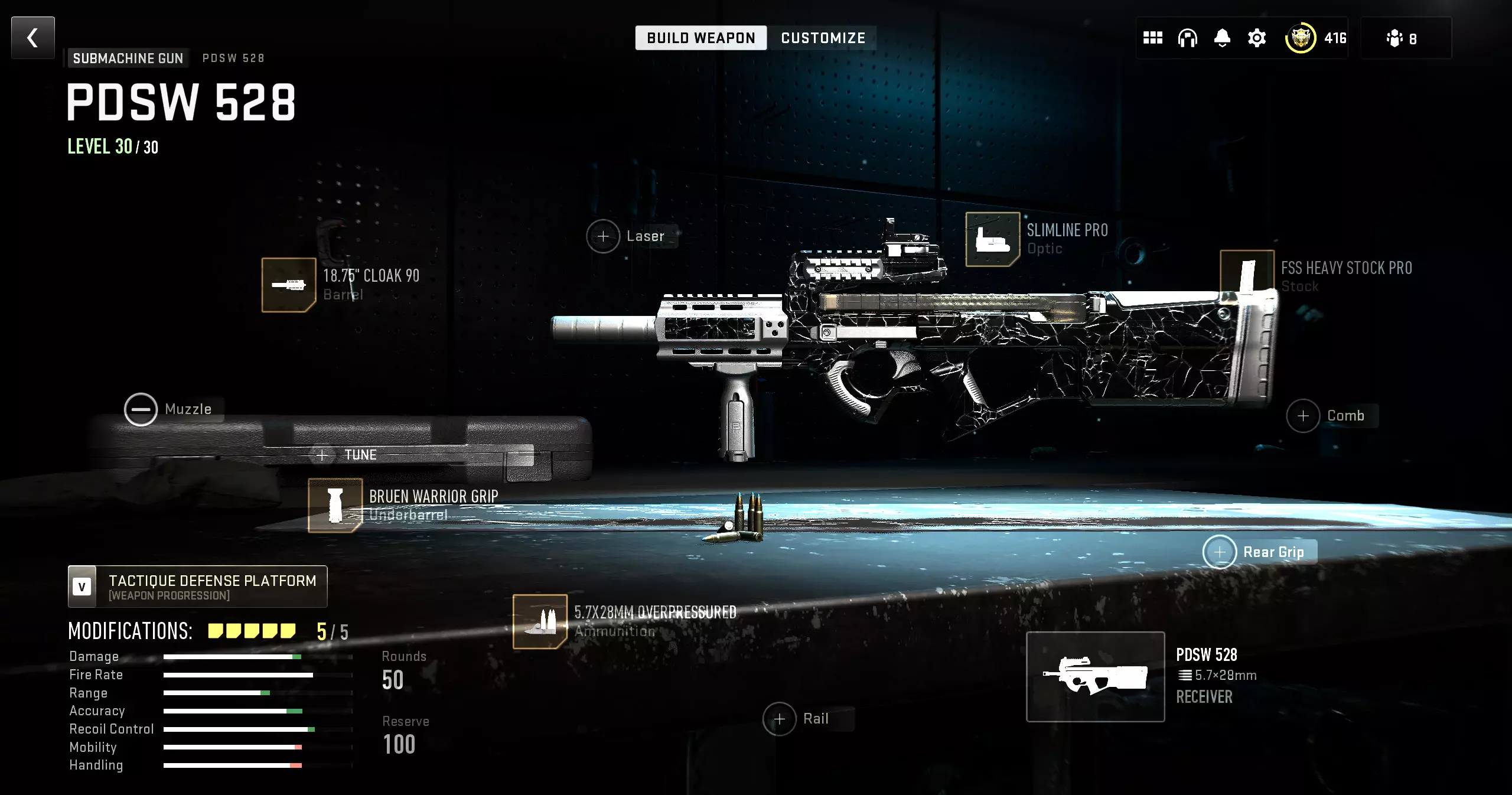This screenshot has height=795, width=1512.
Task: Open the party/social icon showing 8
Action: pyautogui.click(x=1401, y=38)
